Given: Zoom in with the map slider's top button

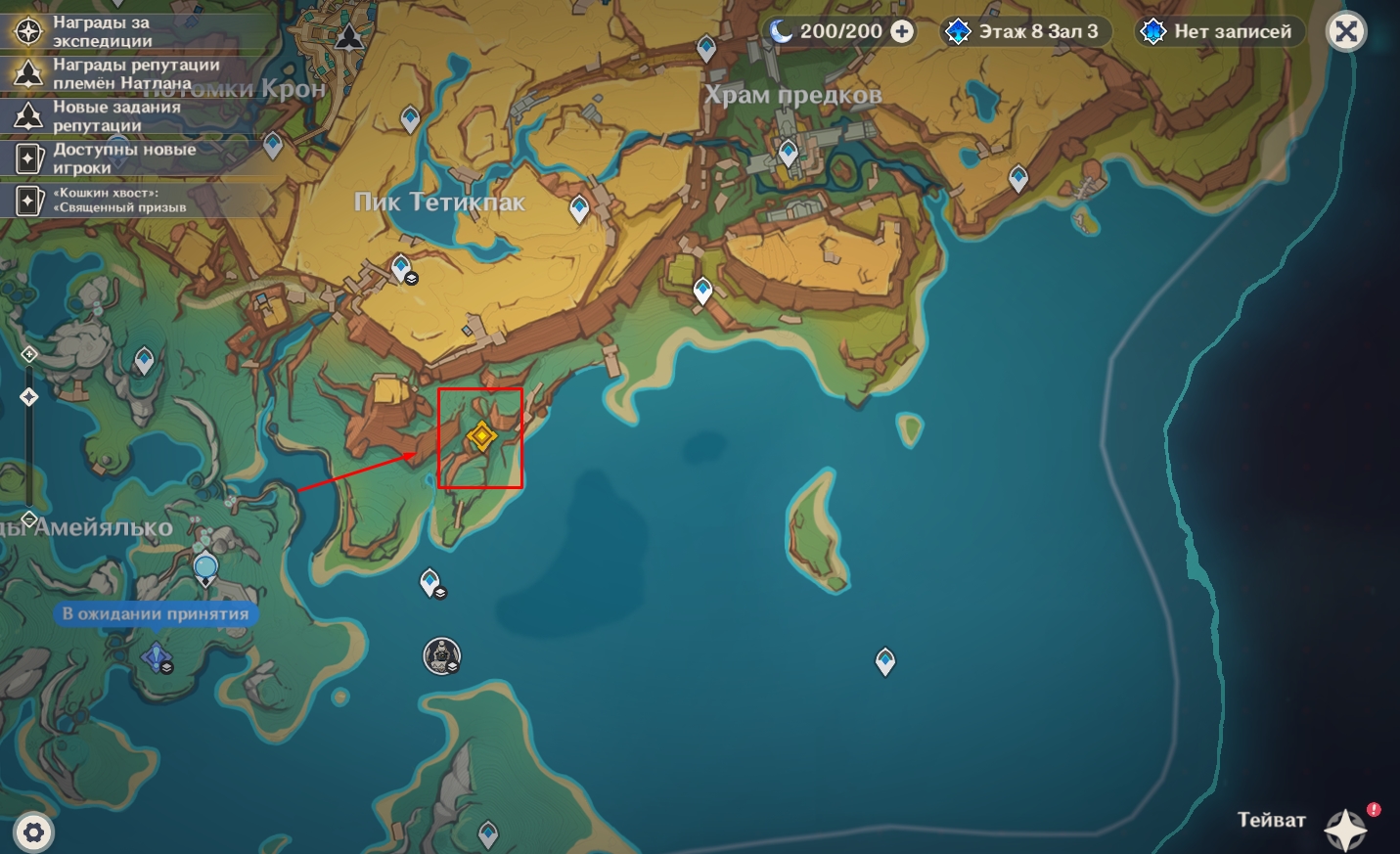Looking at the screenshot, I should pos(29,354).
